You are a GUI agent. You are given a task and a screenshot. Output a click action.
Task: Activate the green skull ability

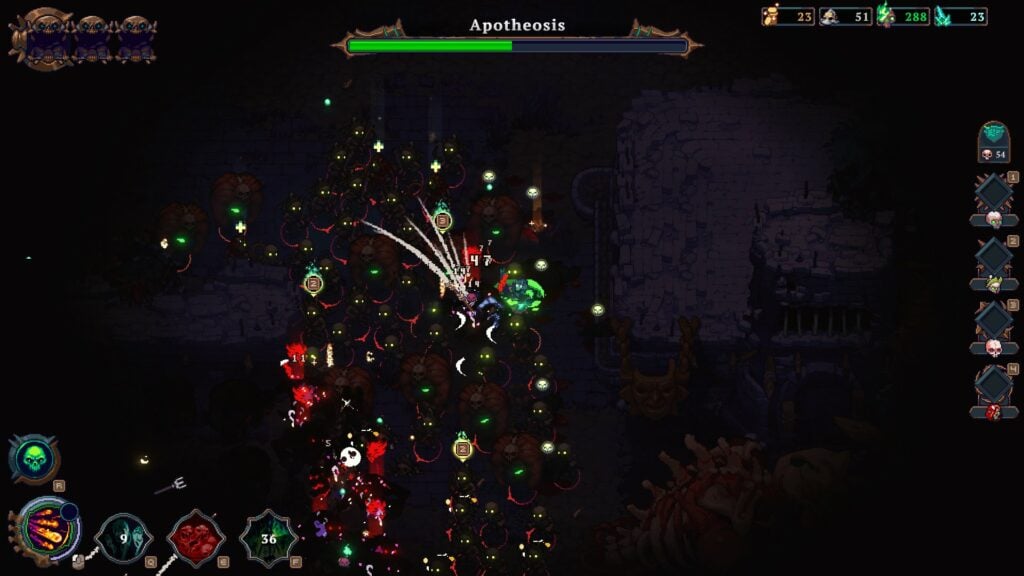click(34, 458)
